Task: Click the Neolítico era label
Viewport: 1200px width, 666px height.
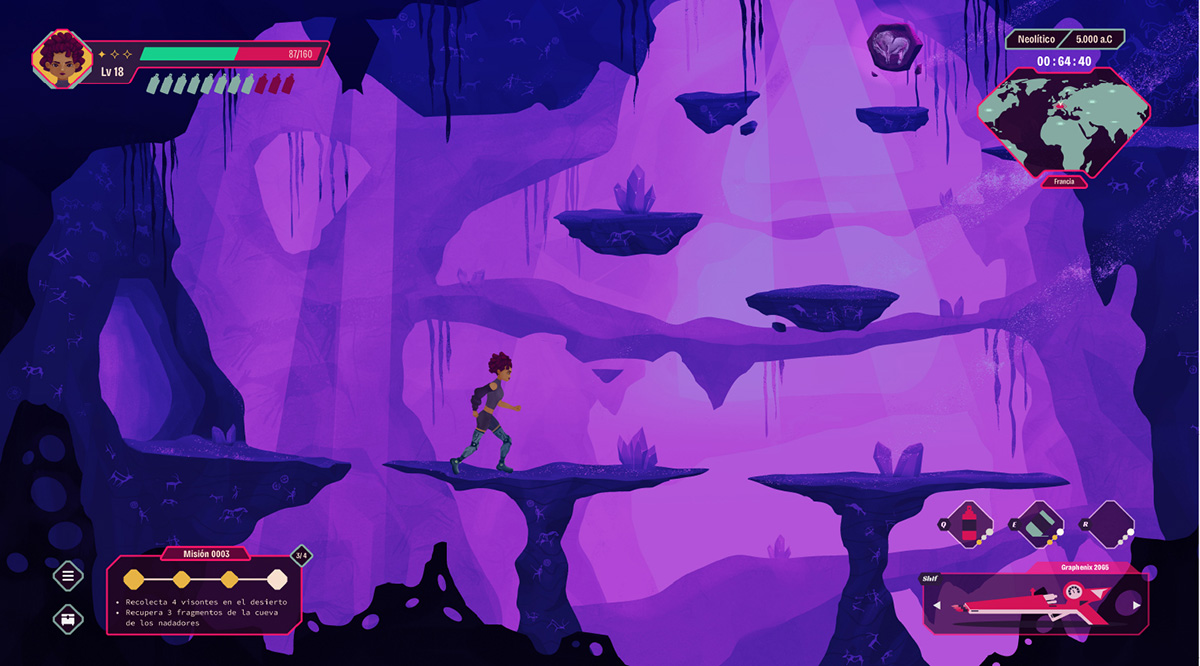Action: pos(1035,39)
